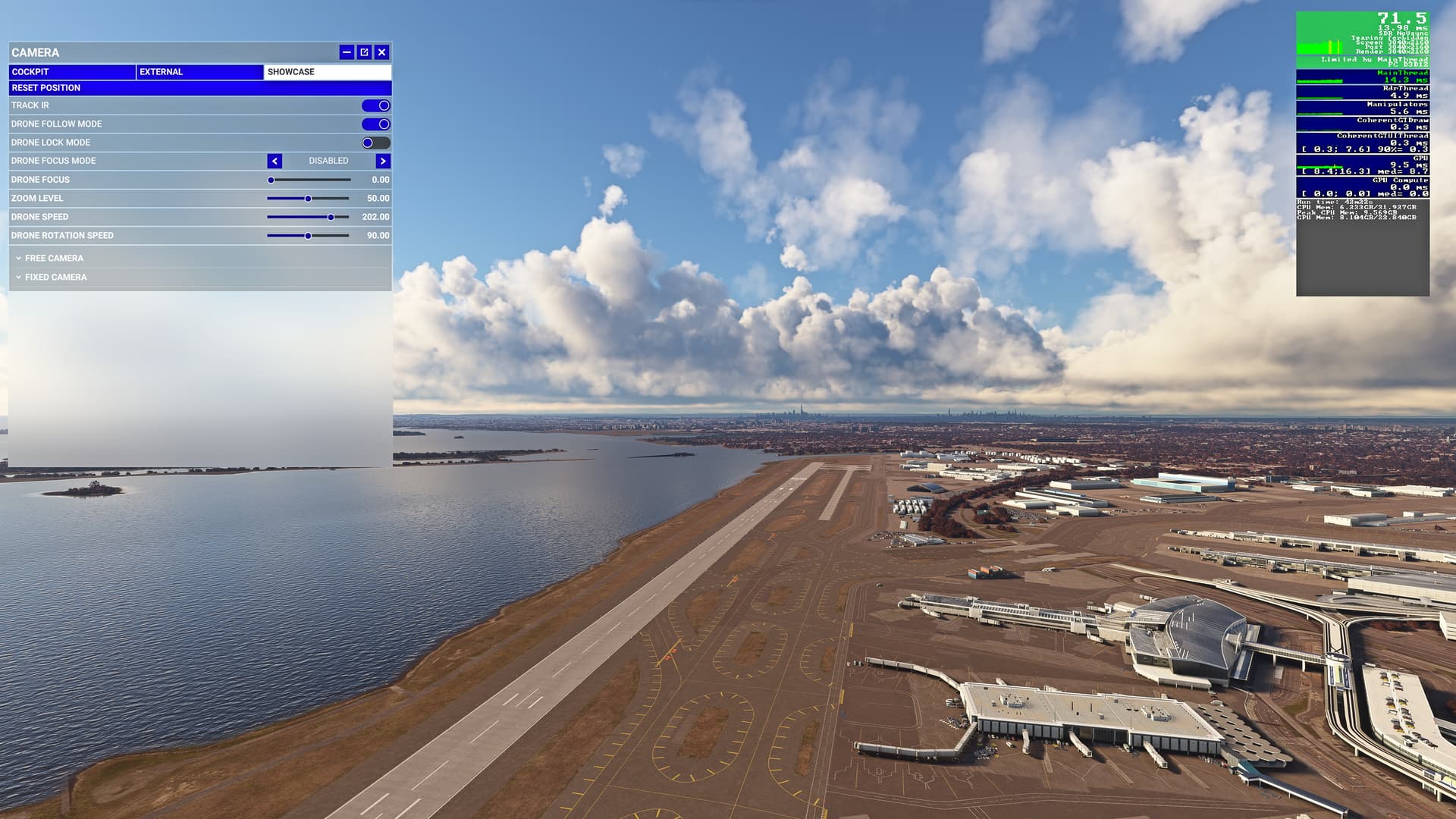
Task: Adjust the Drone Speed slider
Action: [331, 217]
